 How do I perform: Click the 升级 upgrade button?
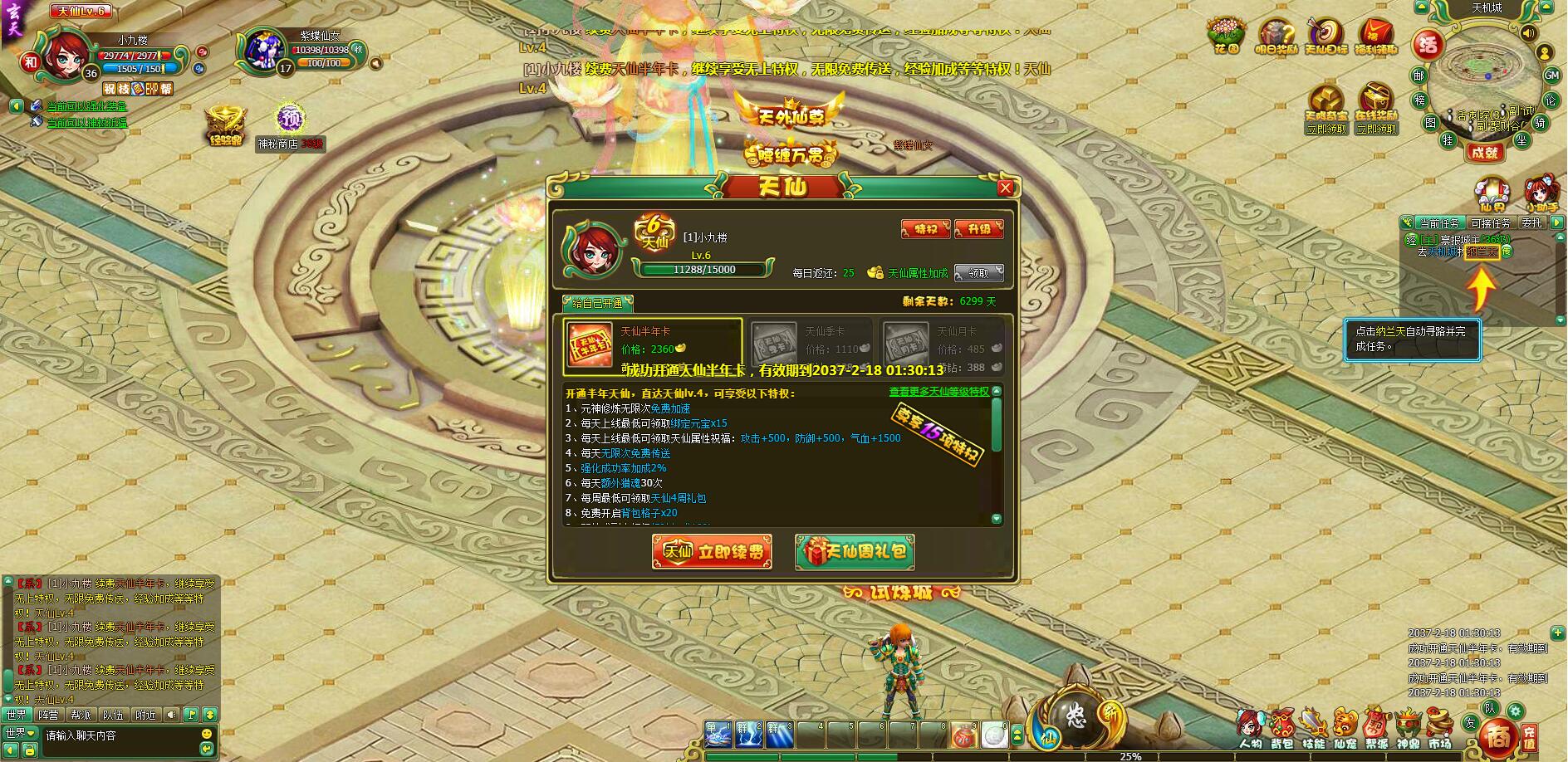click(x=979, y=229)
